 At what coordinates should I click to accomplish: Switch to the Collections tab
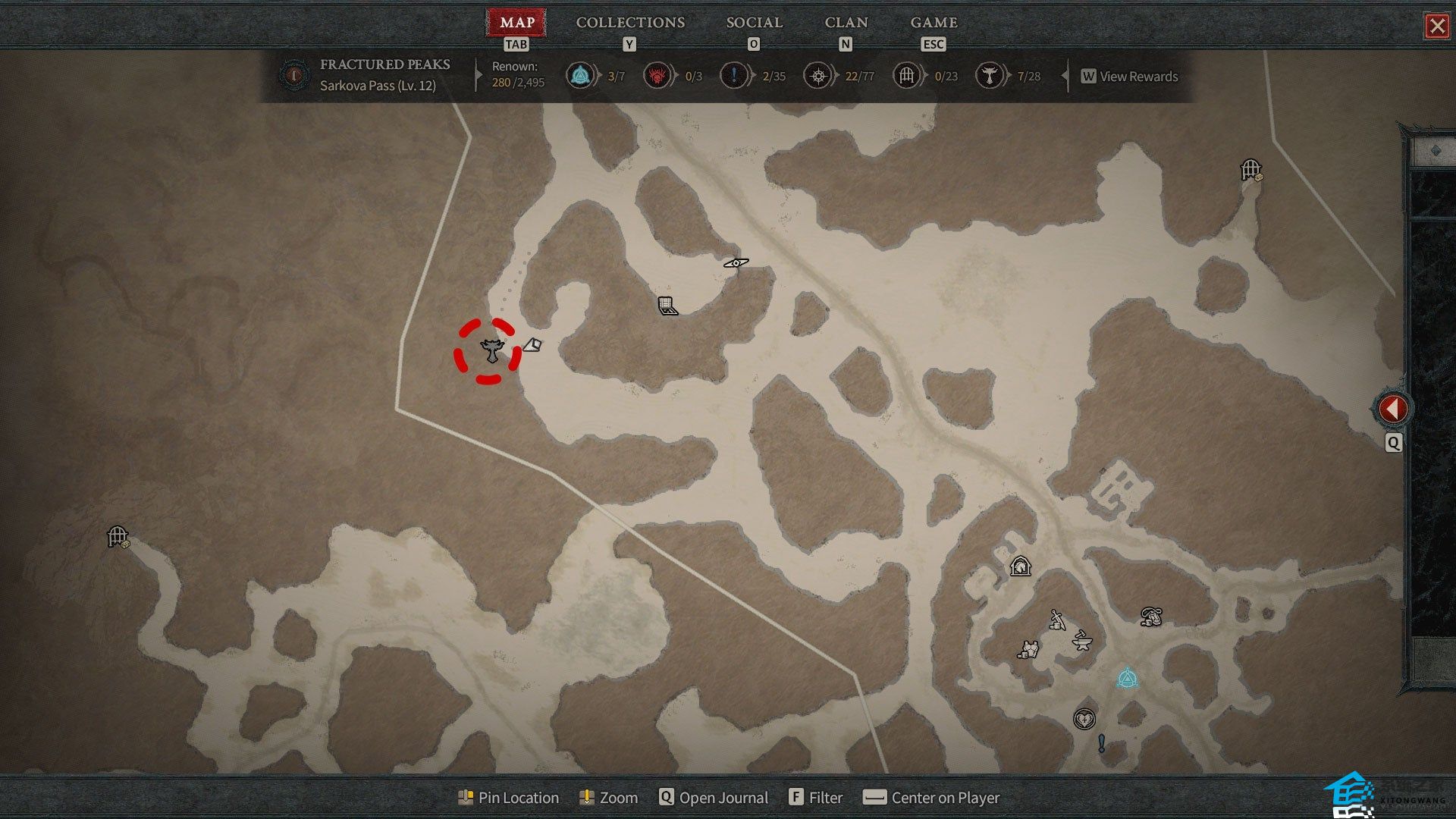(630, 23)
